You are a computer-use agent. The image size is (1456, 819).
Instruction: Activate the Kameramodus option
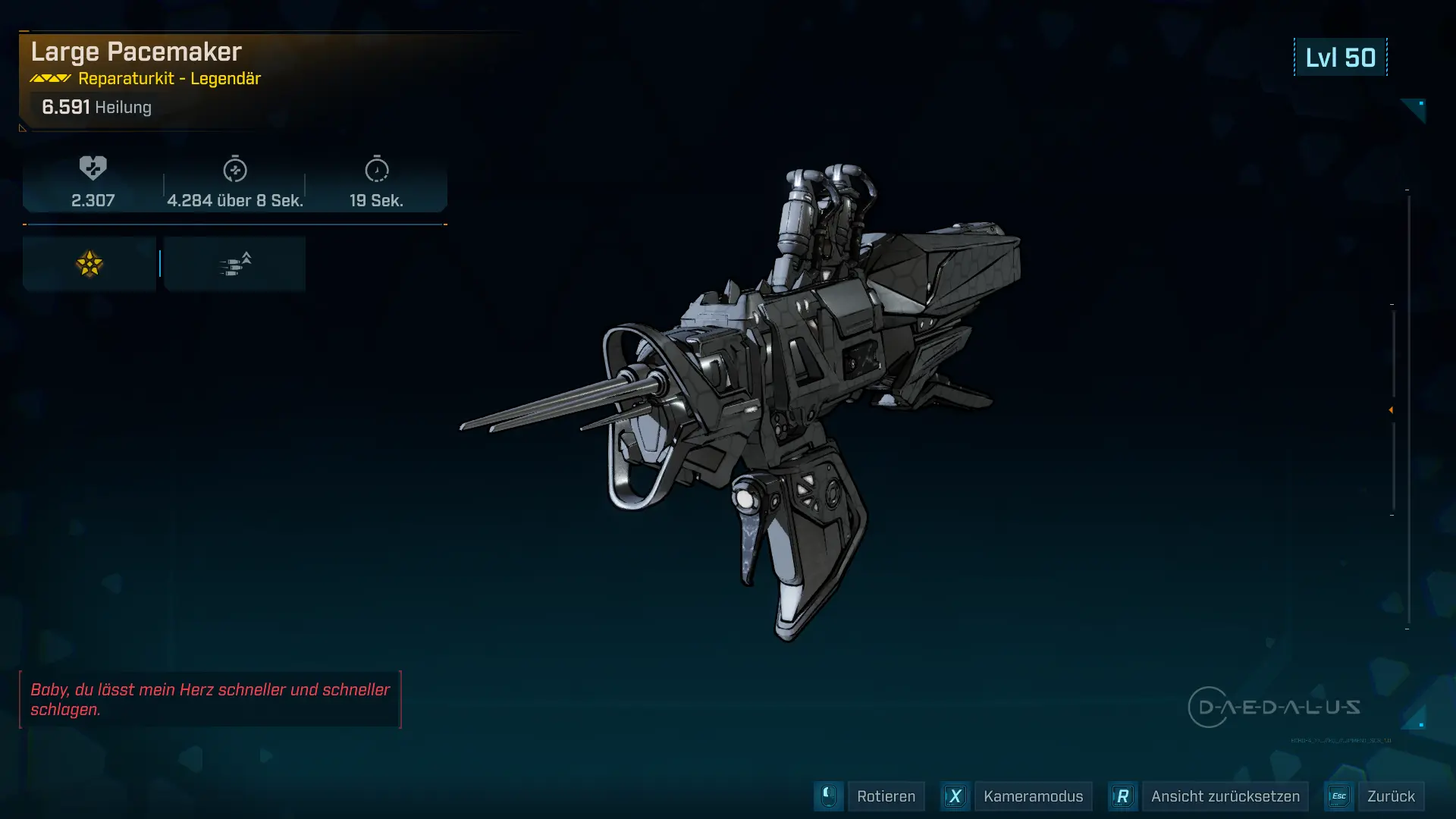click(1032, 796)
